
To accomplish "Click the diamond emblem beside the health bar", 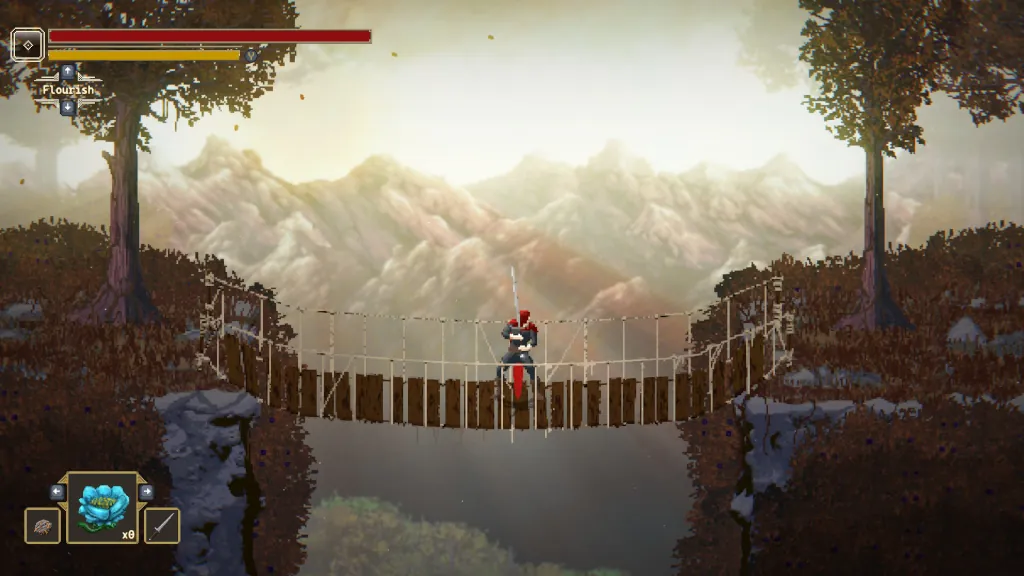I will [27, 44].
